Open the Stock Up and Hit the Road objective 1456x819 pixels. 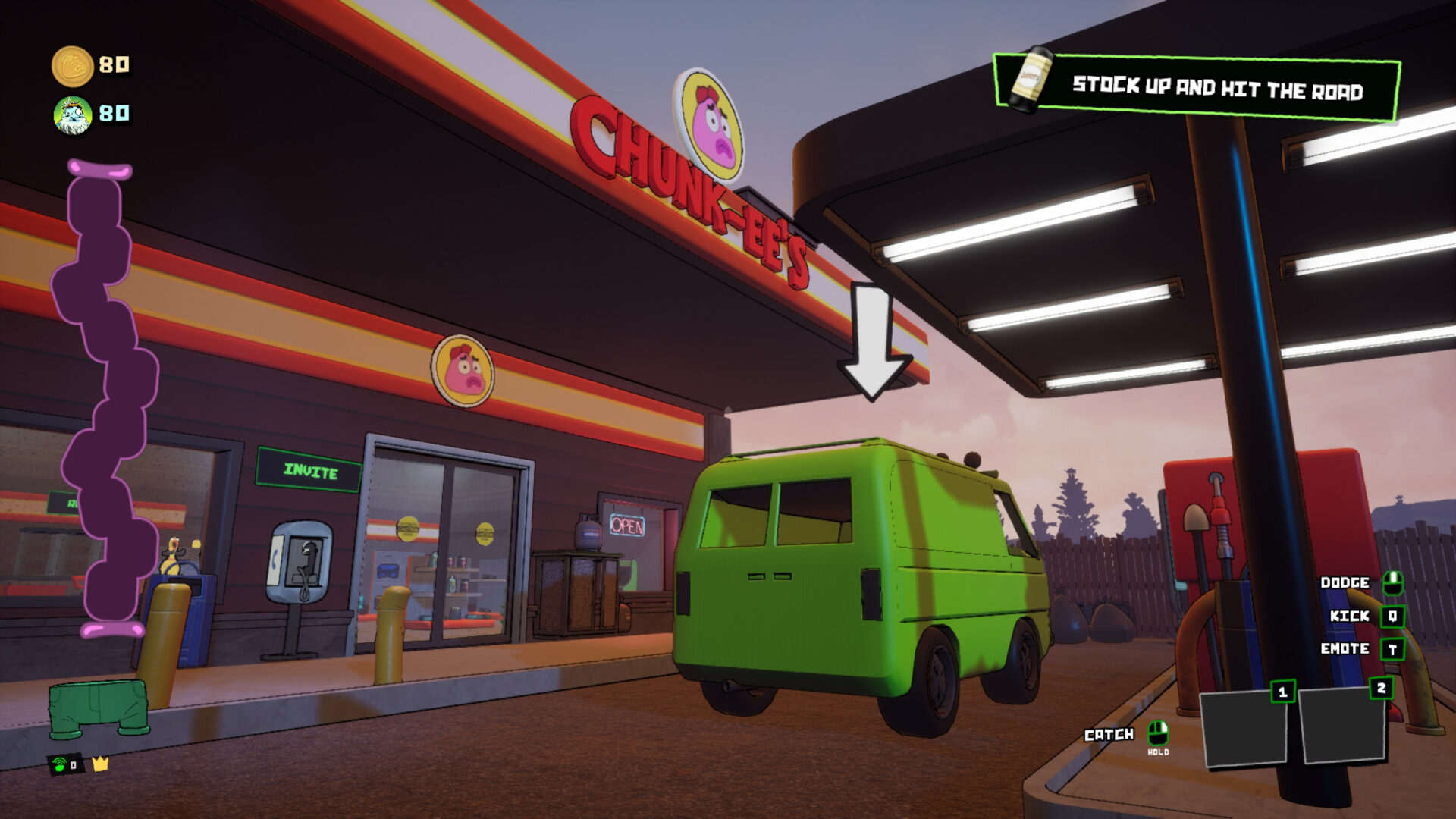[1197, 88]
